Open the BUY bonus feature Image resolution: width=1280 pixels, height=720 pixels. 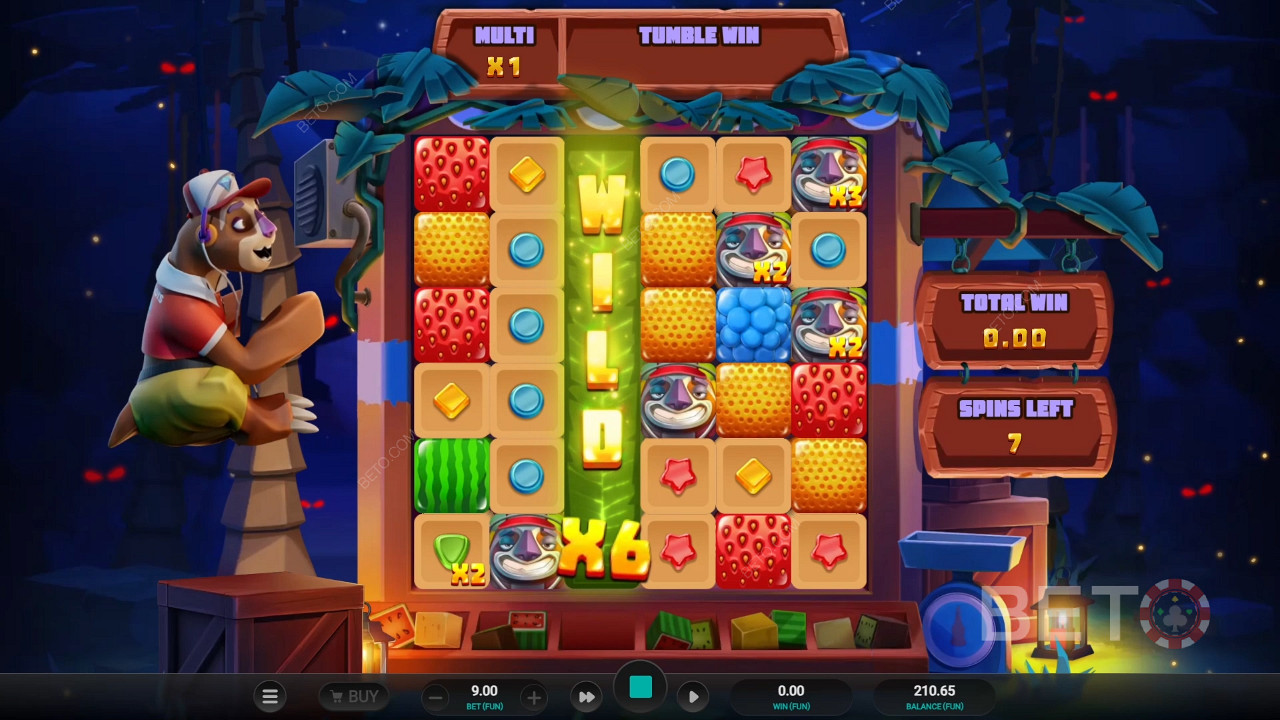(x=353, y=696)
